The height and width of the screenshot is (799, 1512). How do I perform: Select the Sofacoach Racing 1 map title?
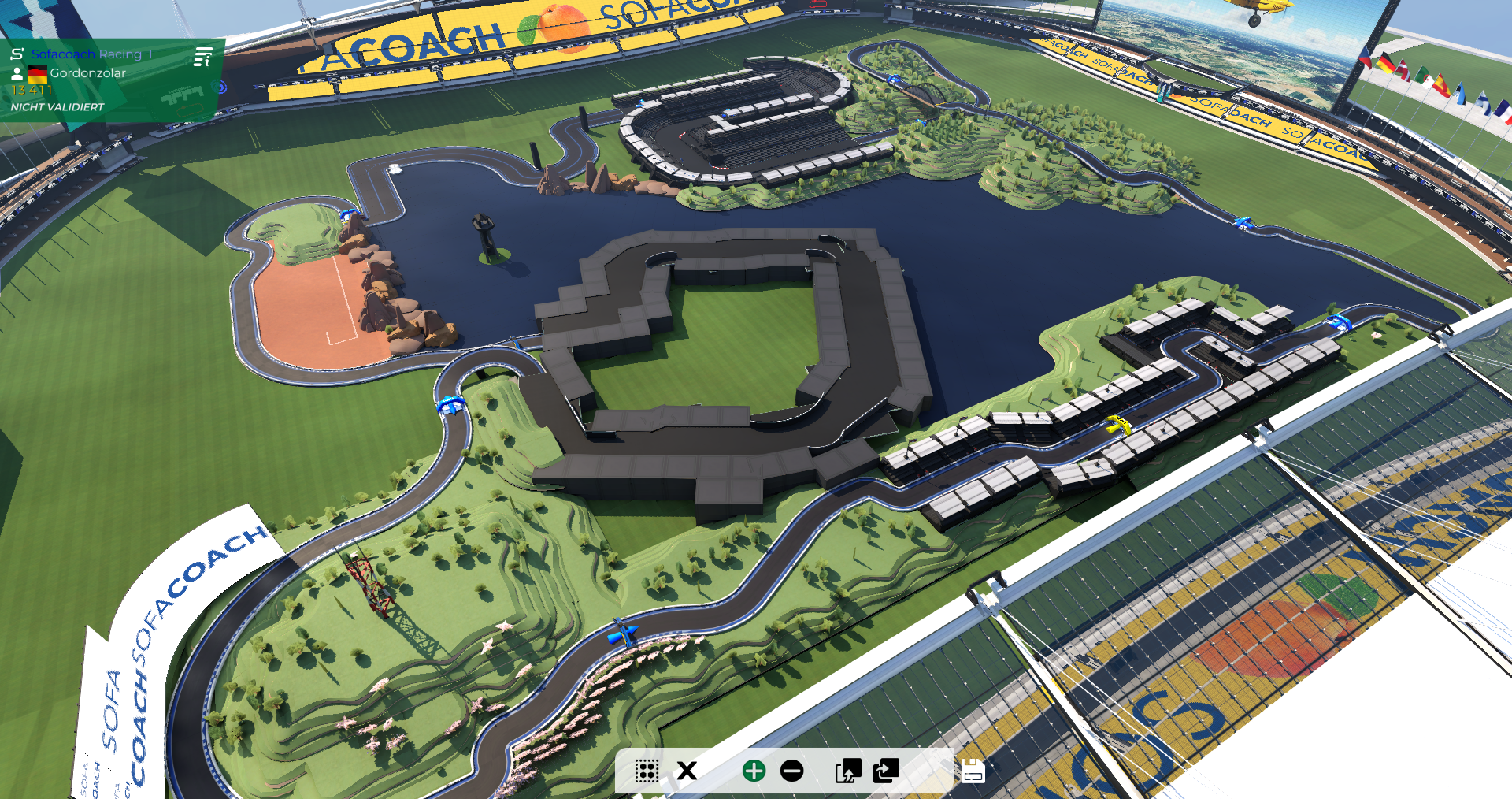pyautogui.click(x=91, y=54)
